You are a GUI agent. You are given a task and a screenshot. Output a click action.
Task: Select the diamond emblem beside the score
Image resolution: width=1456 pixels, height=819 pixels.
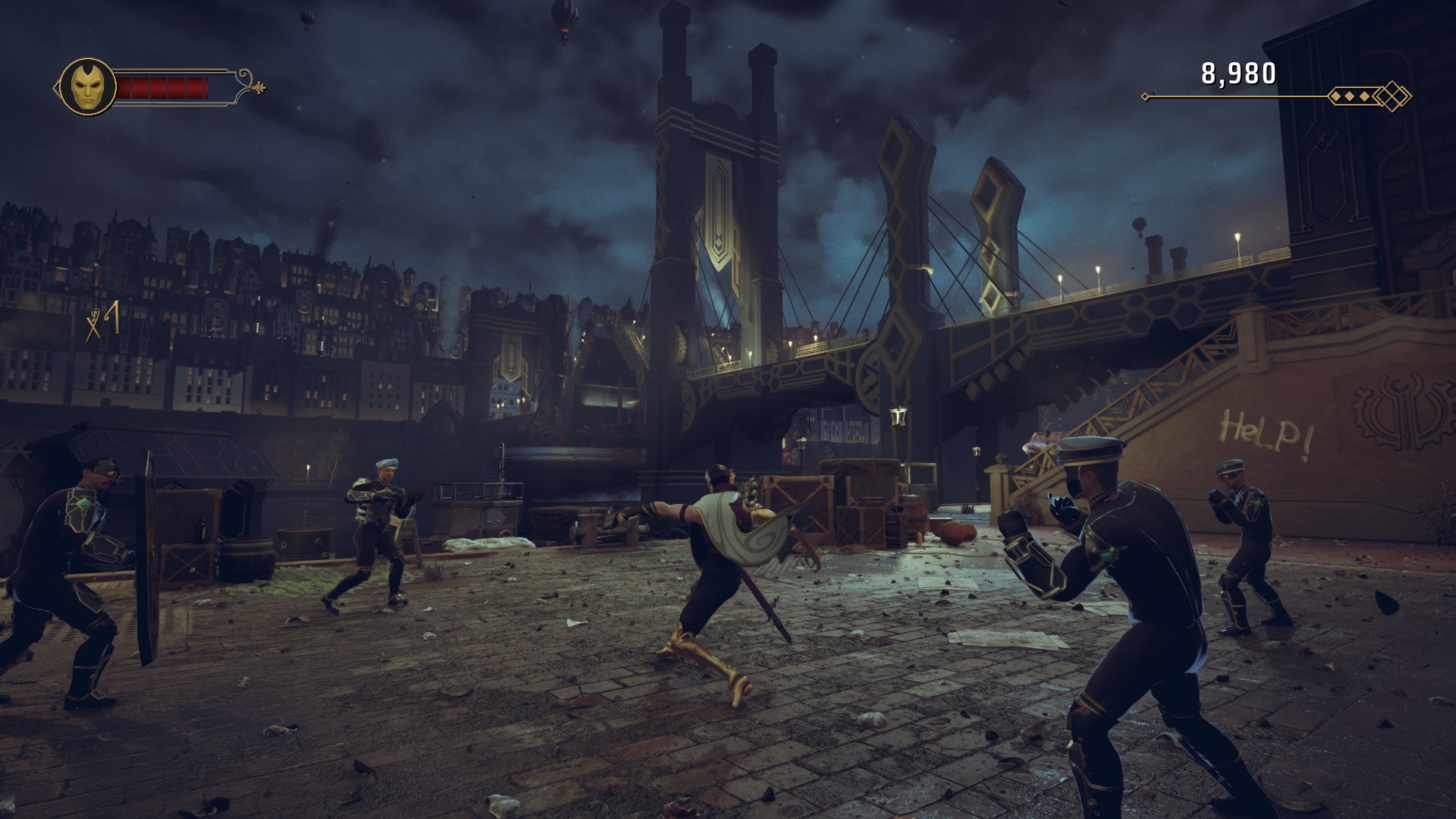tap(1393, 96)
